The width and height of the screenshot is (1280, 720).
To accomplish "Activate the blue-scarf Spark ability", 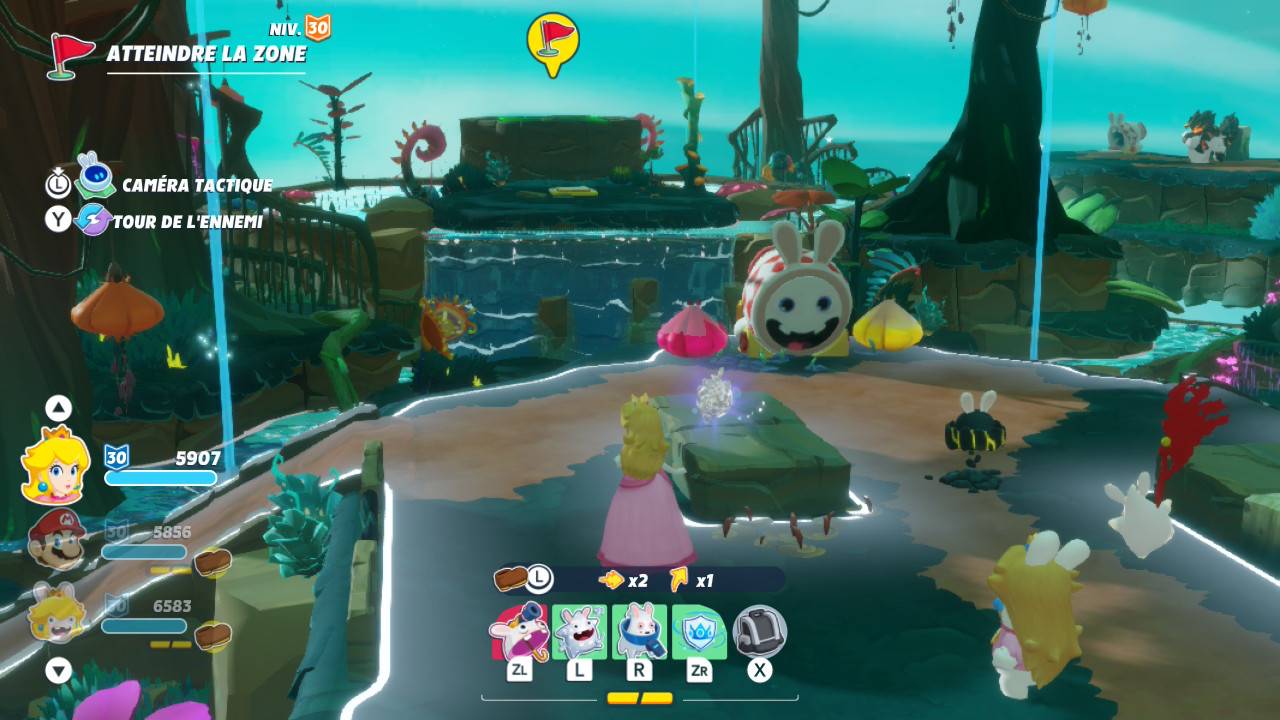I will (x=639, y=632).
